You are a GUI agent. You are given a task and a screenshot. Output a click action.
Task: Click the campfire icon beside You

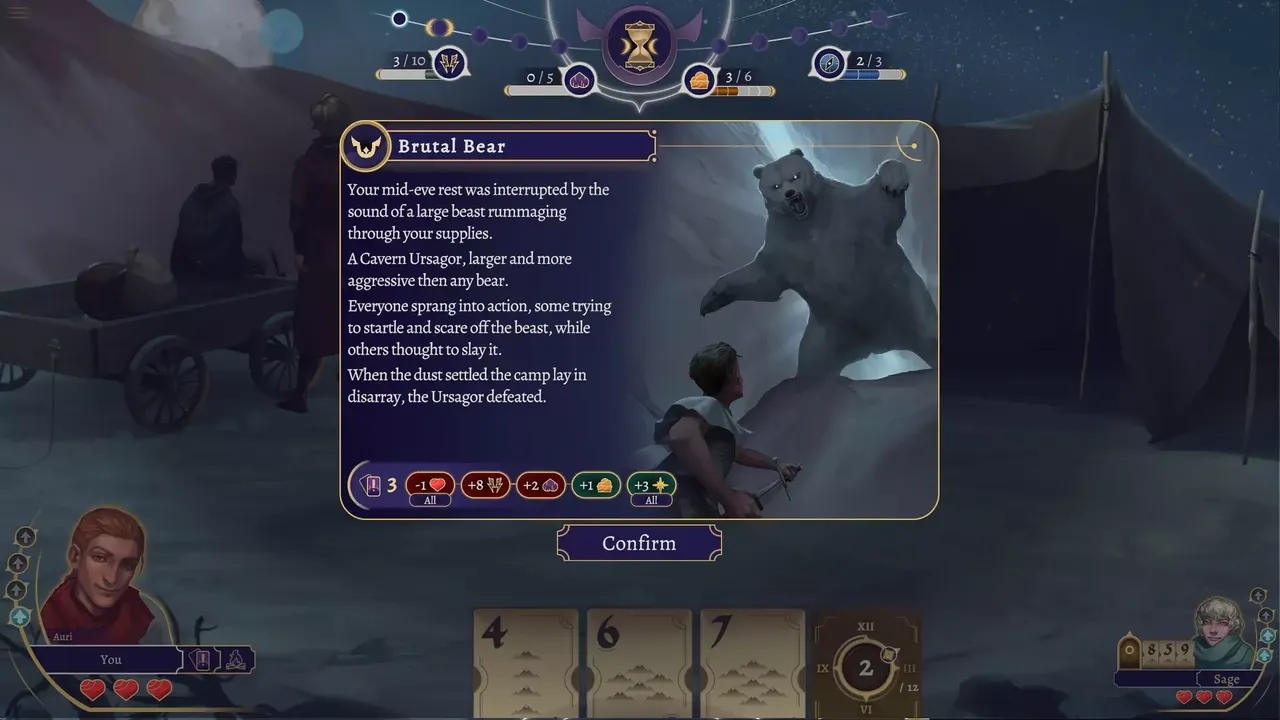pos(238,660)
